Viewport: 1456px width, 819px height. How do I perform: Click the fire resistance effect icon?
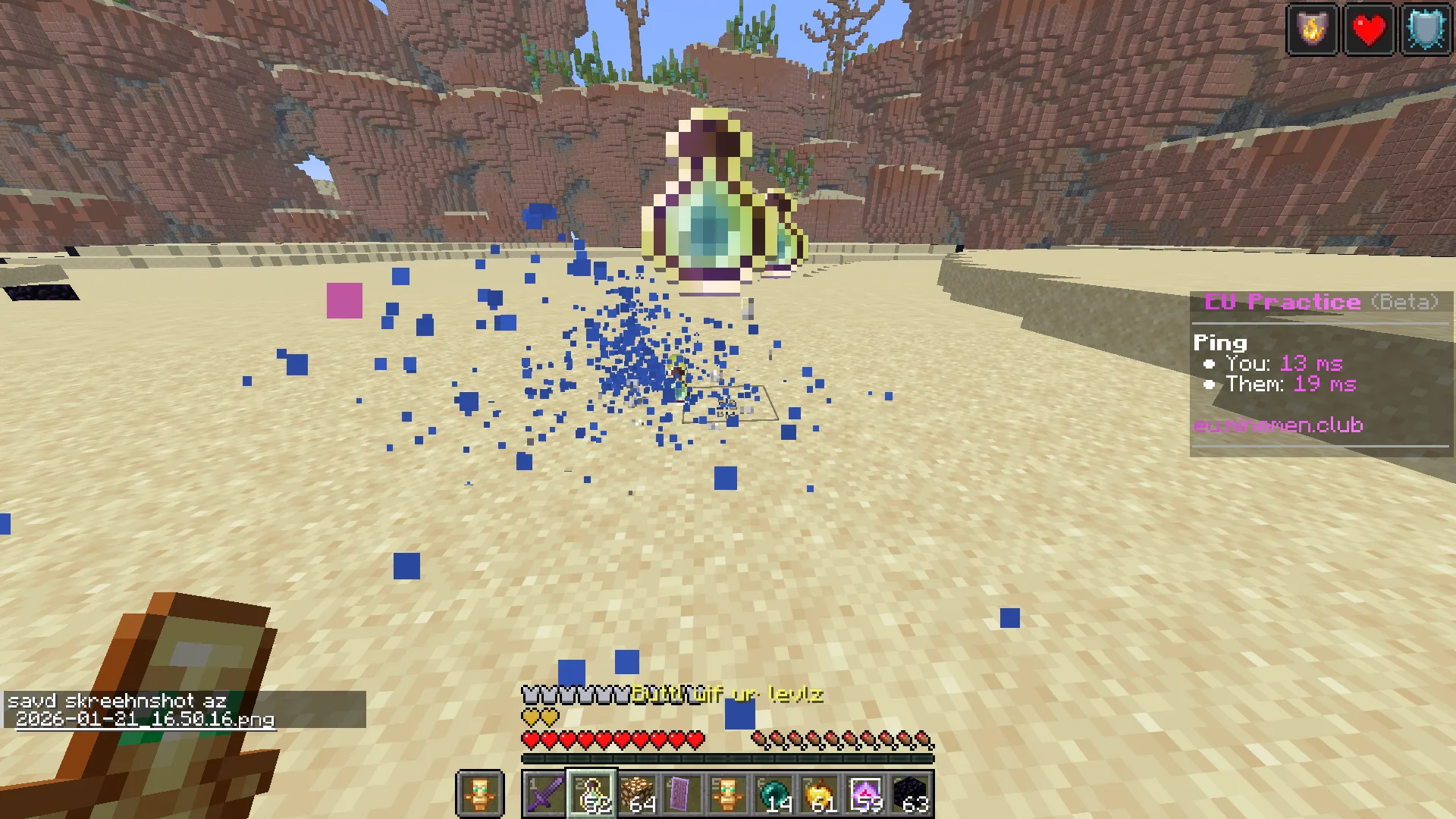[1312, 30]
